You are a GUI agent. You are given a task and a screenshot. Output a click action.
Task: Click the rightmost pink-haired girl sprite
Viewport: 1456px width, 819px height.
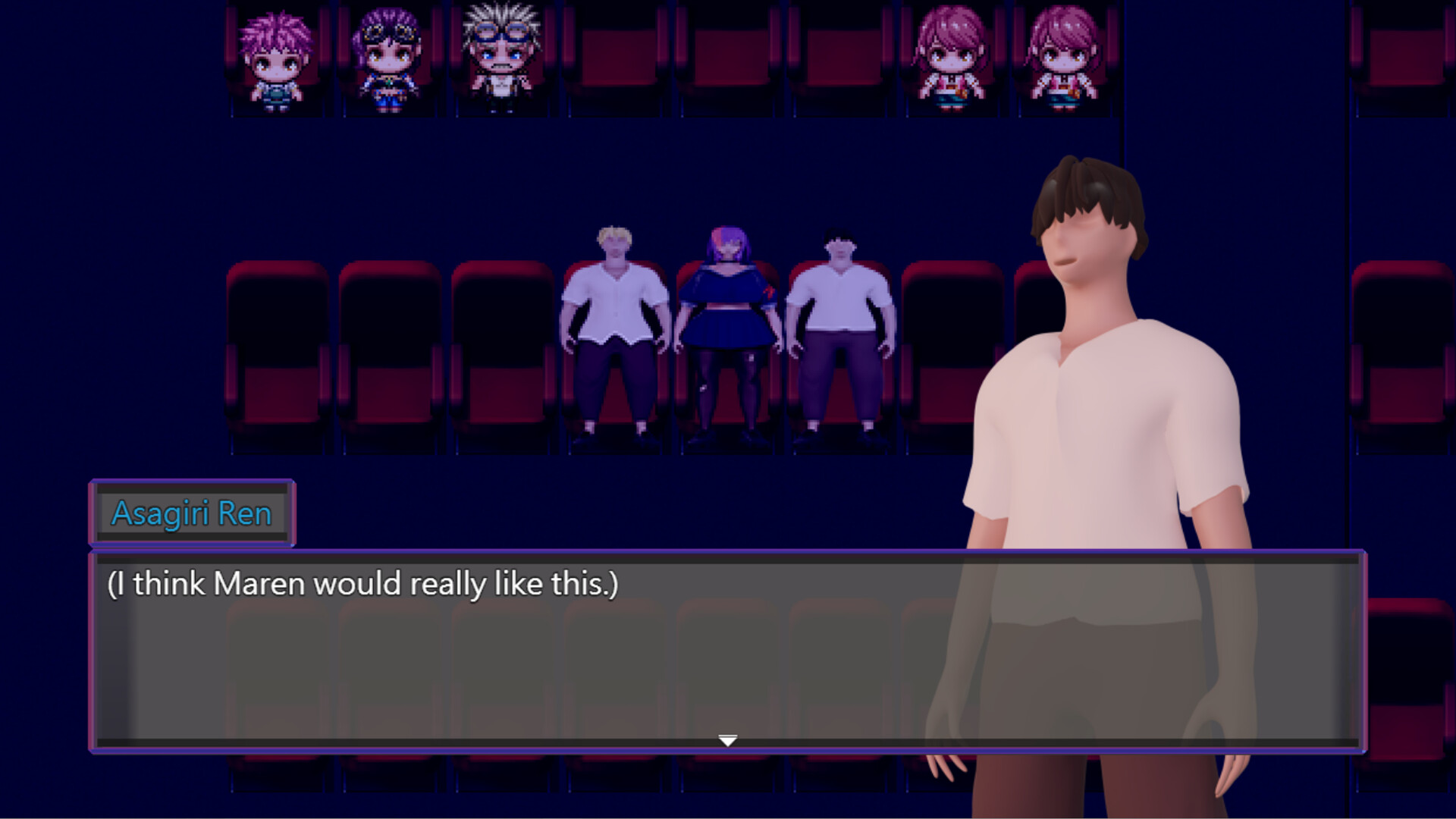(x=1065, y=57)
